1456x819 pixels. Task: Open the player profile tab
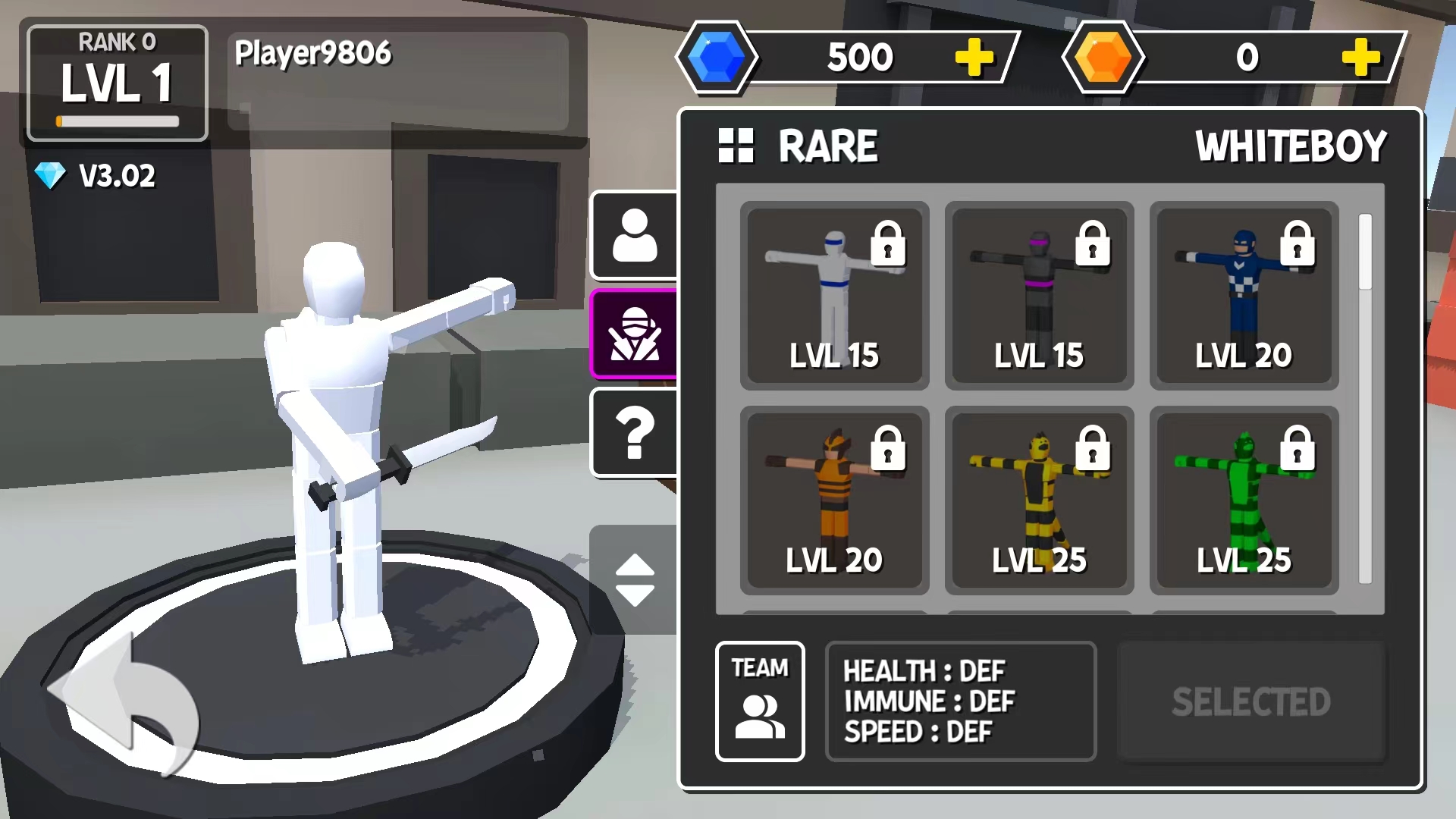coord(635,235)
